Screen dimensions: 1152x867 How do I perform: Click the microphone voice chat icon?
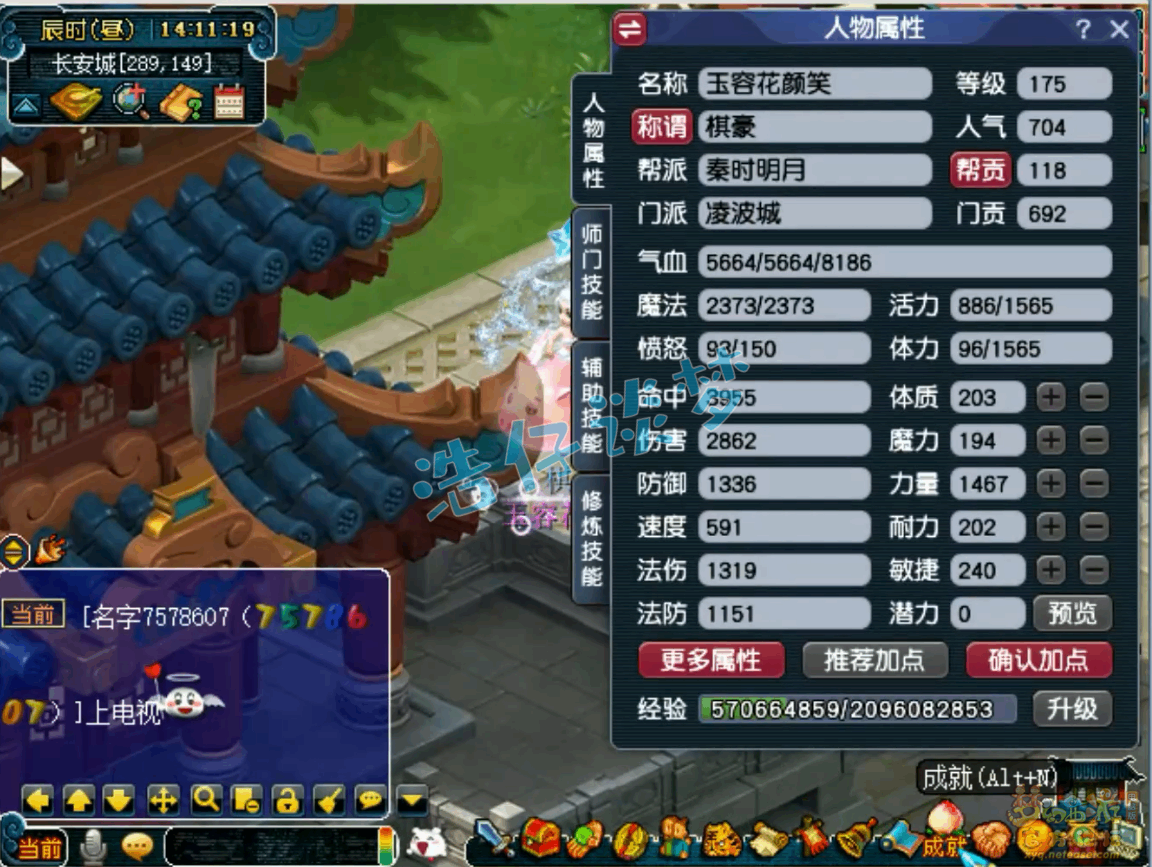pos(94,847)
